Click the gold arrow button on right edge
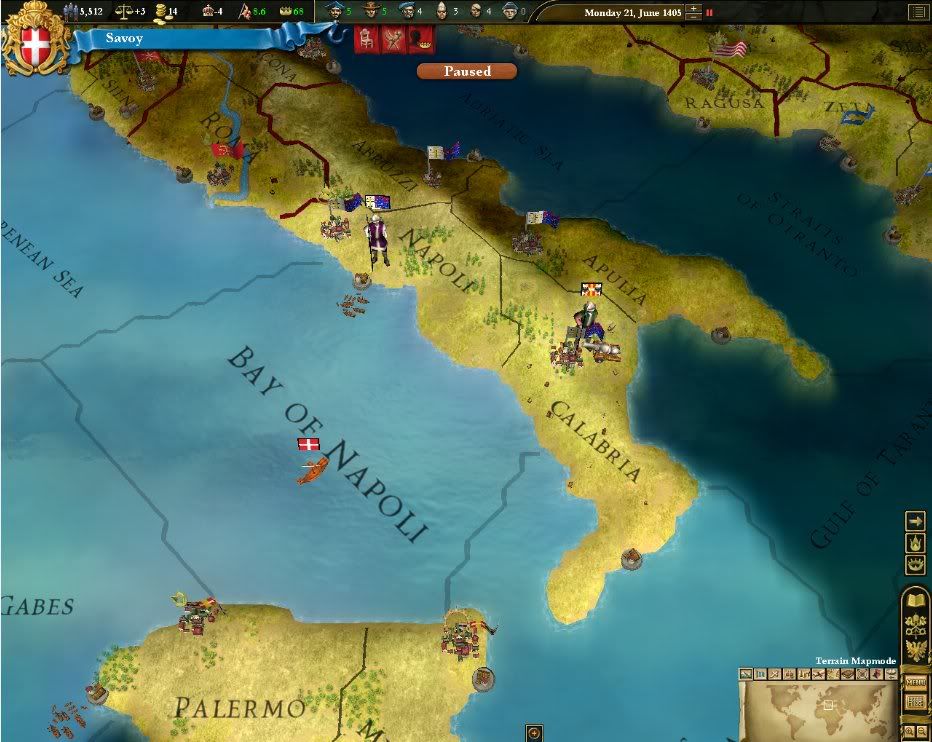The height and width of the screenshot is (742, 932). tap(915, 521)
